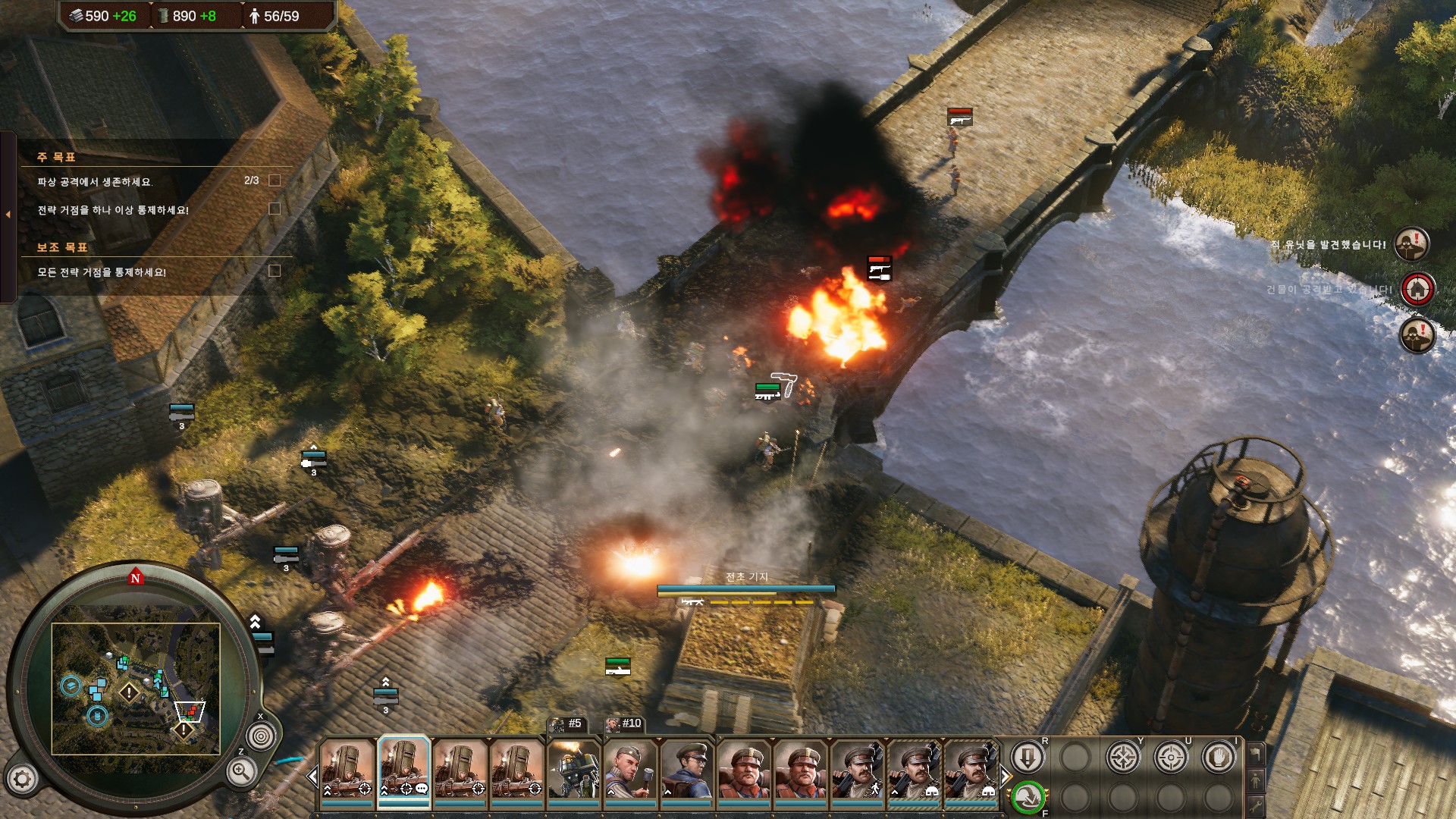The width and height of the screenshot is (1456, 819).
Task: Click the top enemy-unit-spotted alert icon
Action: click(x=1412, y=245)
